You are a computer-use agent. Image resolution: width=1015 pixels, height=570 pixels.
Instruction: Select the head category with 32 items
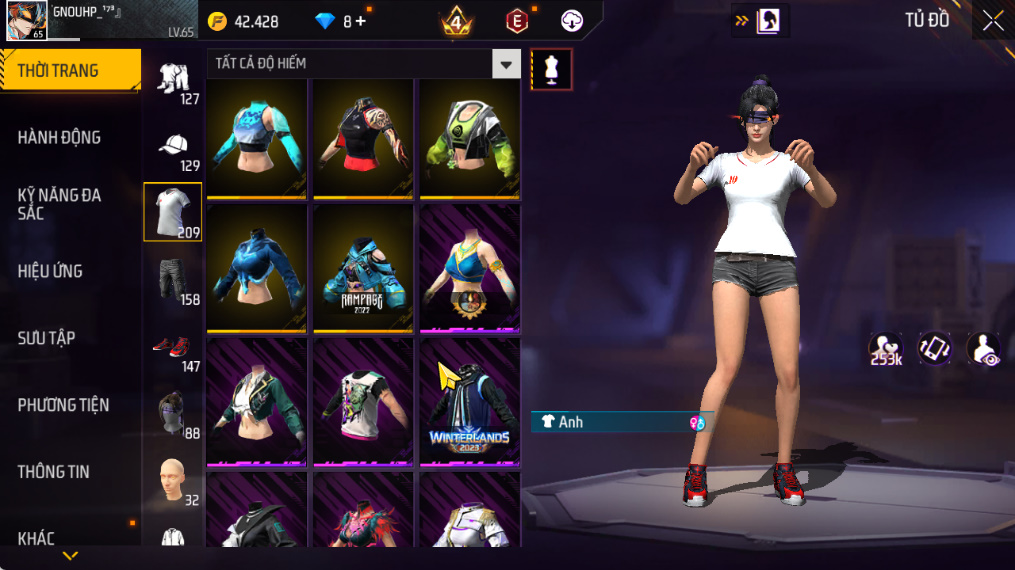coord(174,482)
